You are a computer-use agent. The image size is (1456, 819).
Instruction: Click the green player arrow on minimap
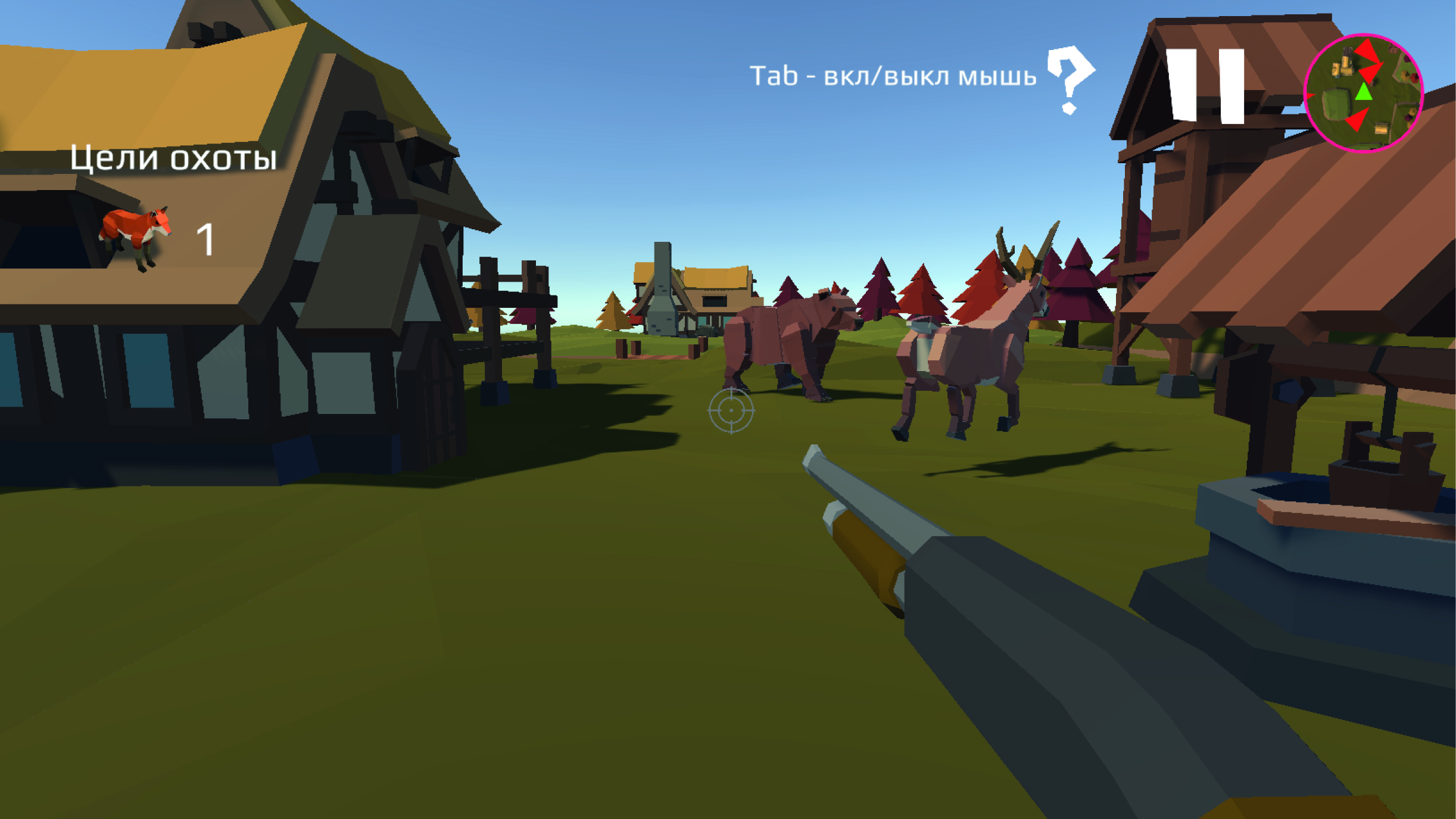1364,92
